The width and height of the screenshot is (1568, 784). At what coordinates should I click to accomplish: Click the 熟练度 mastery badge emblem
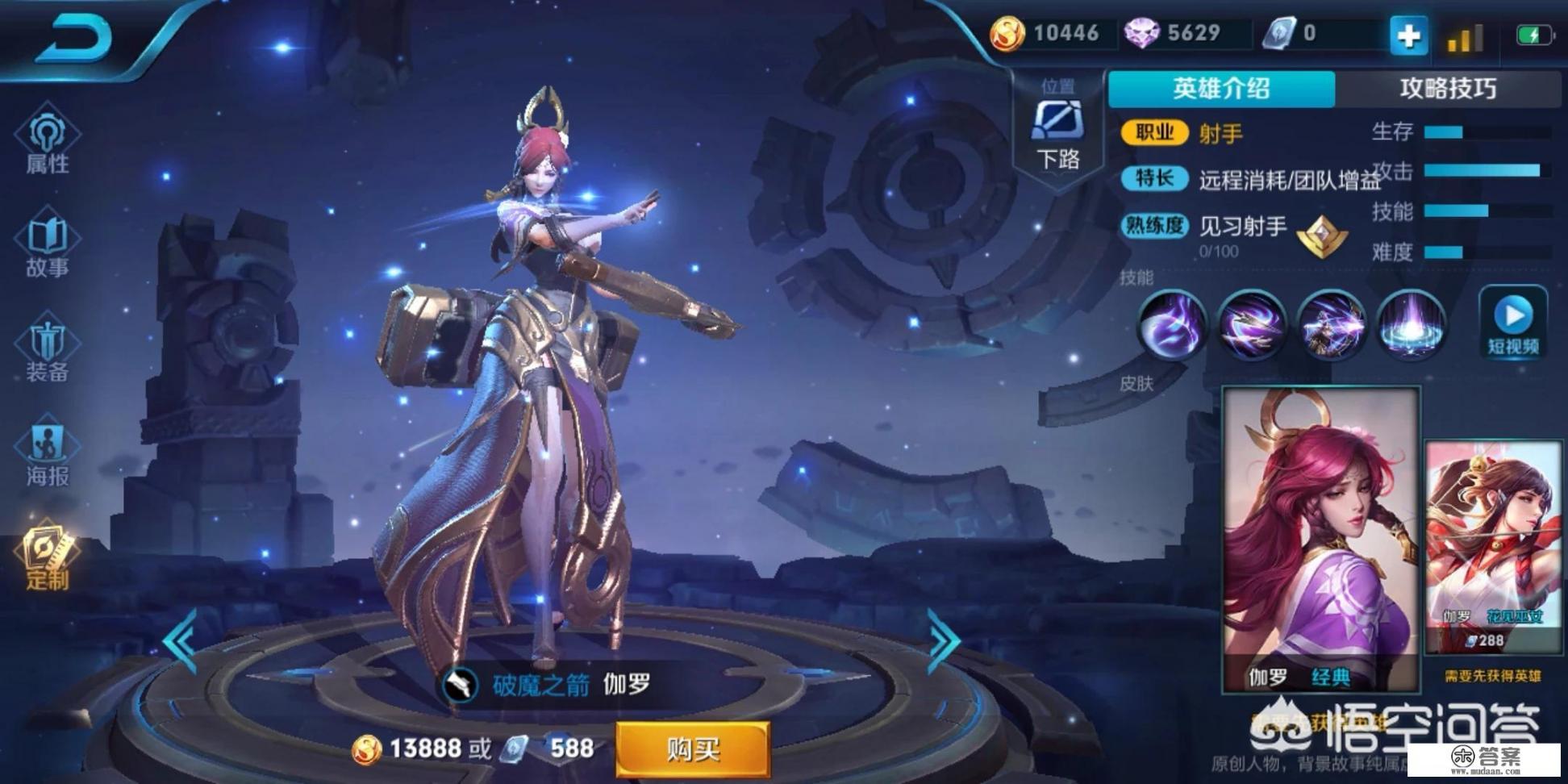pos(1322,236)
